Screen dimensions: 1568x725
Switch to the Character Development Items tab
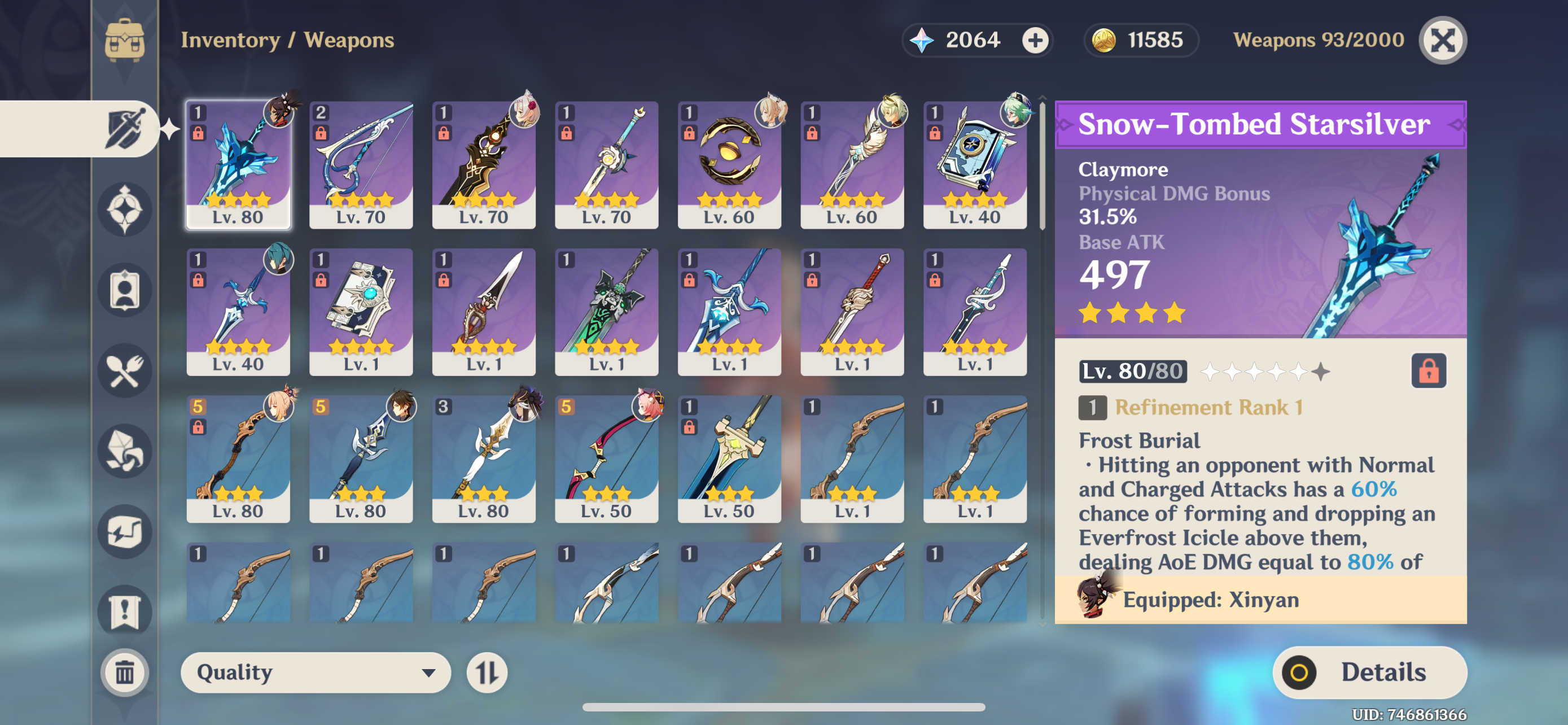pyautogui.click(x=125, y=290)
